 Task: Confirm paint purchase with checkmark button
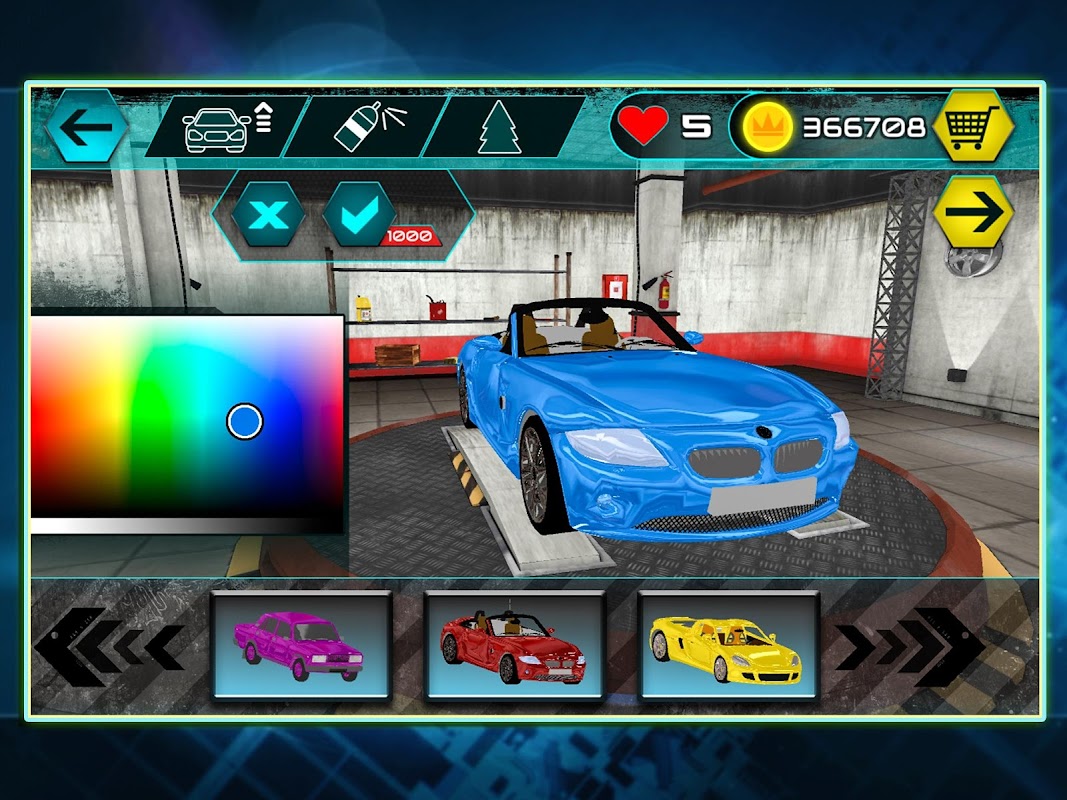click(360, 213)
